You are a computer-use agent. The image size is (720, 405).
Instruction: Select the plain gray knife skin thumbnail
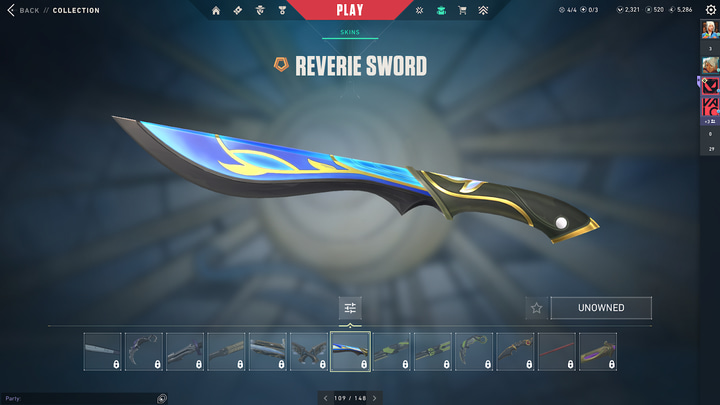tap(103, 351)
